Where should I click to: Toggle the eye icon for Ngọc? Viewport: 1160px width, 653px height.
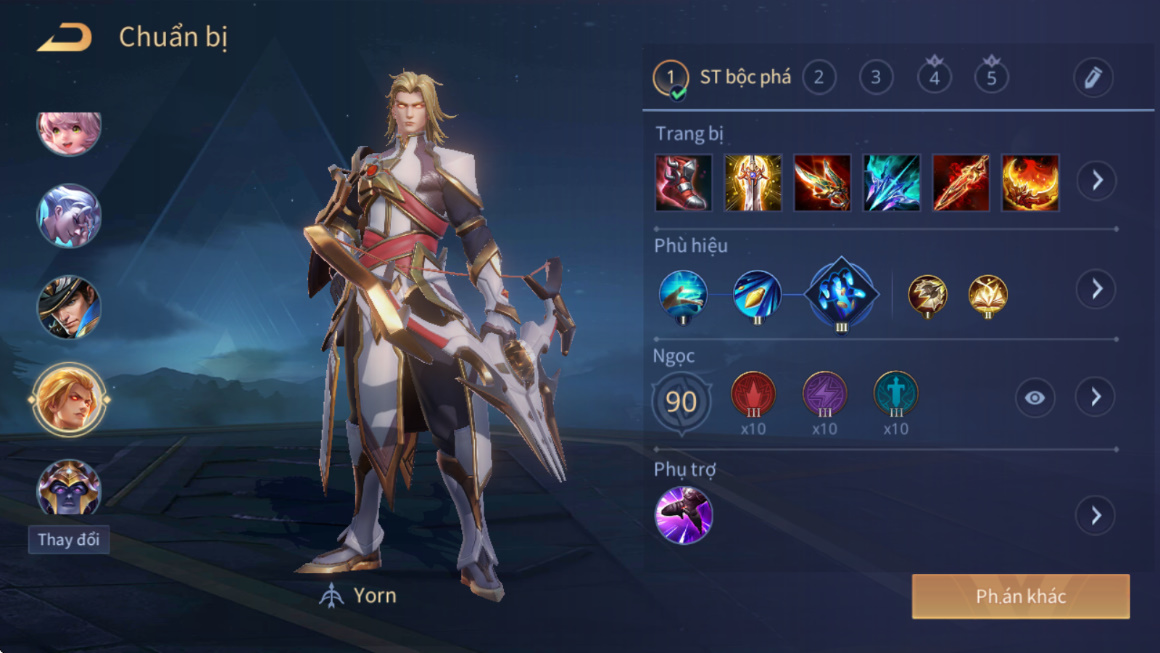point(1035,398)
